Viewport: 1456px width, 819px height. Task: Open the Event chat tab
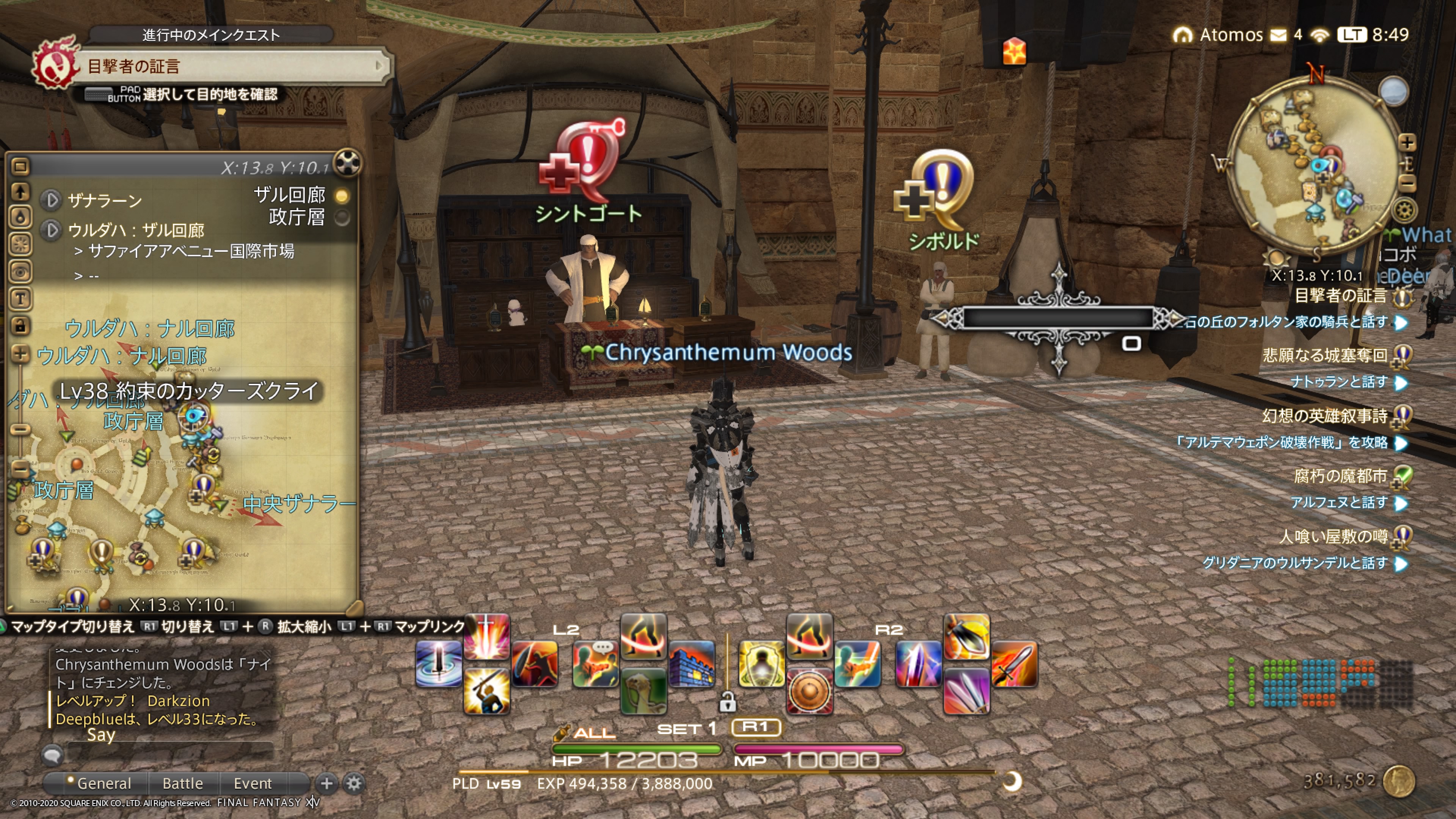click(253, 783)
